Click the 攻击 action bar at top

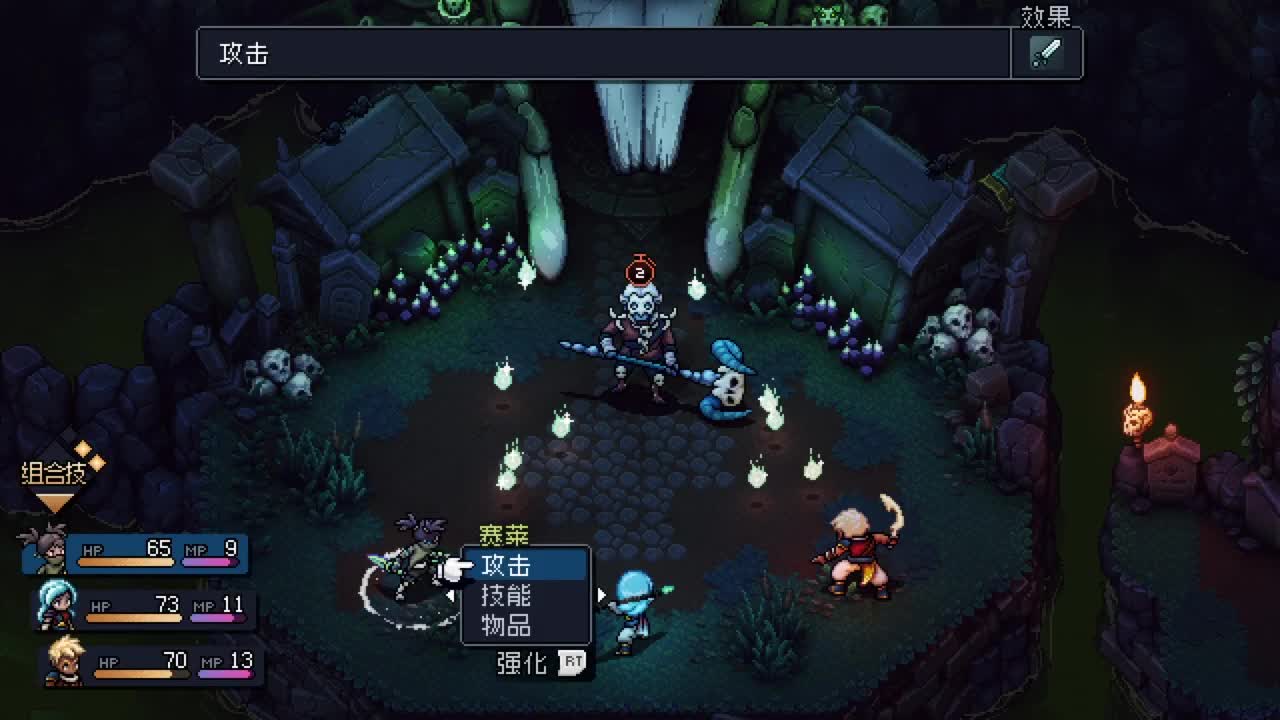click(600, 53)
